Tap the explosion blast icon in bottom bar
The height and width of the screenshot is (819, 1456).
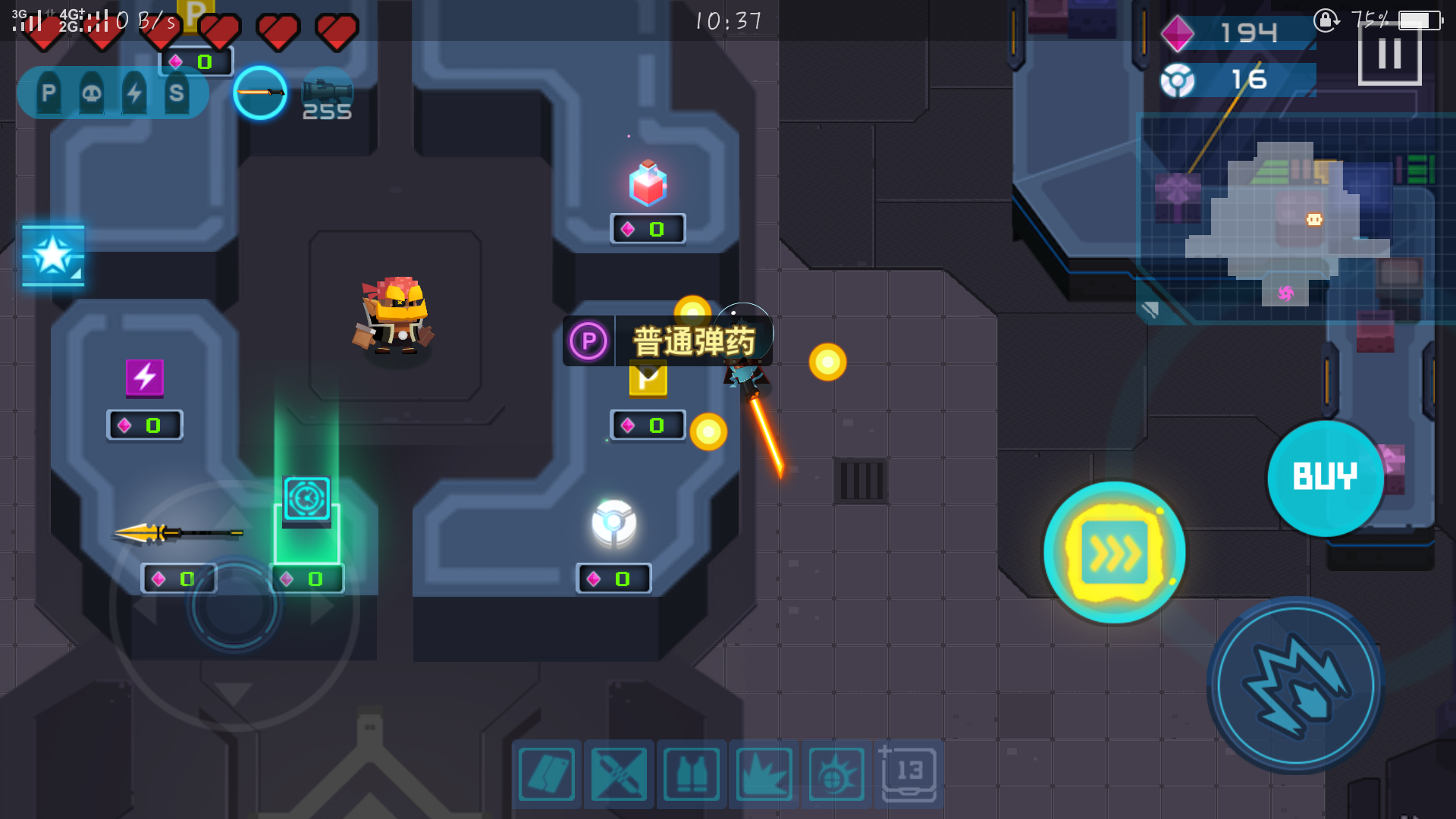(764, 774)
